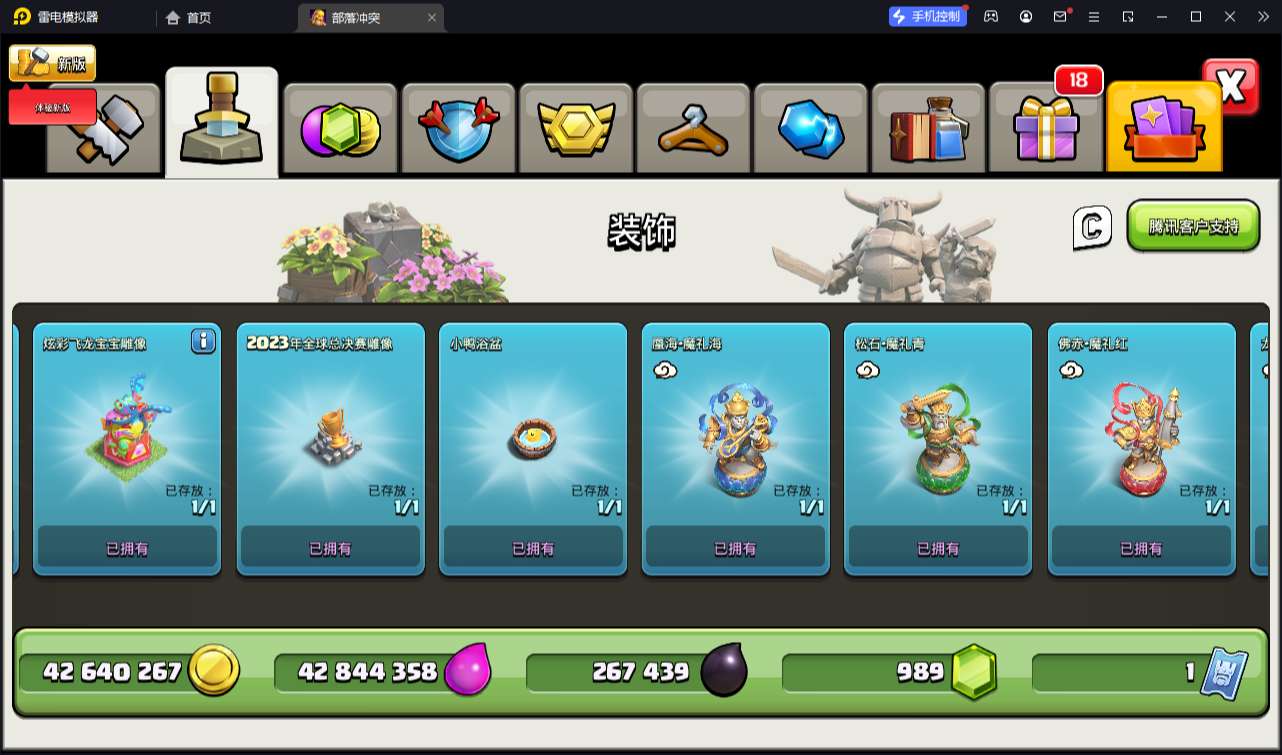This screenshot has width=1282, height=755.
Task: Switch to the shield tab
Action: [x=457, y=130]
